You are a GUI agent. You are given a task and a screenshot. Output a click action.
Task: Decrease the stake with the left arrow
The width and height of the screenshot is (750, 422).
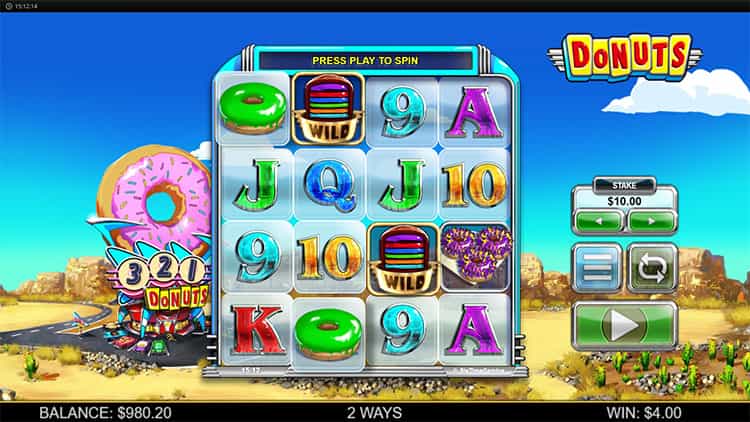tap(598, 221)
